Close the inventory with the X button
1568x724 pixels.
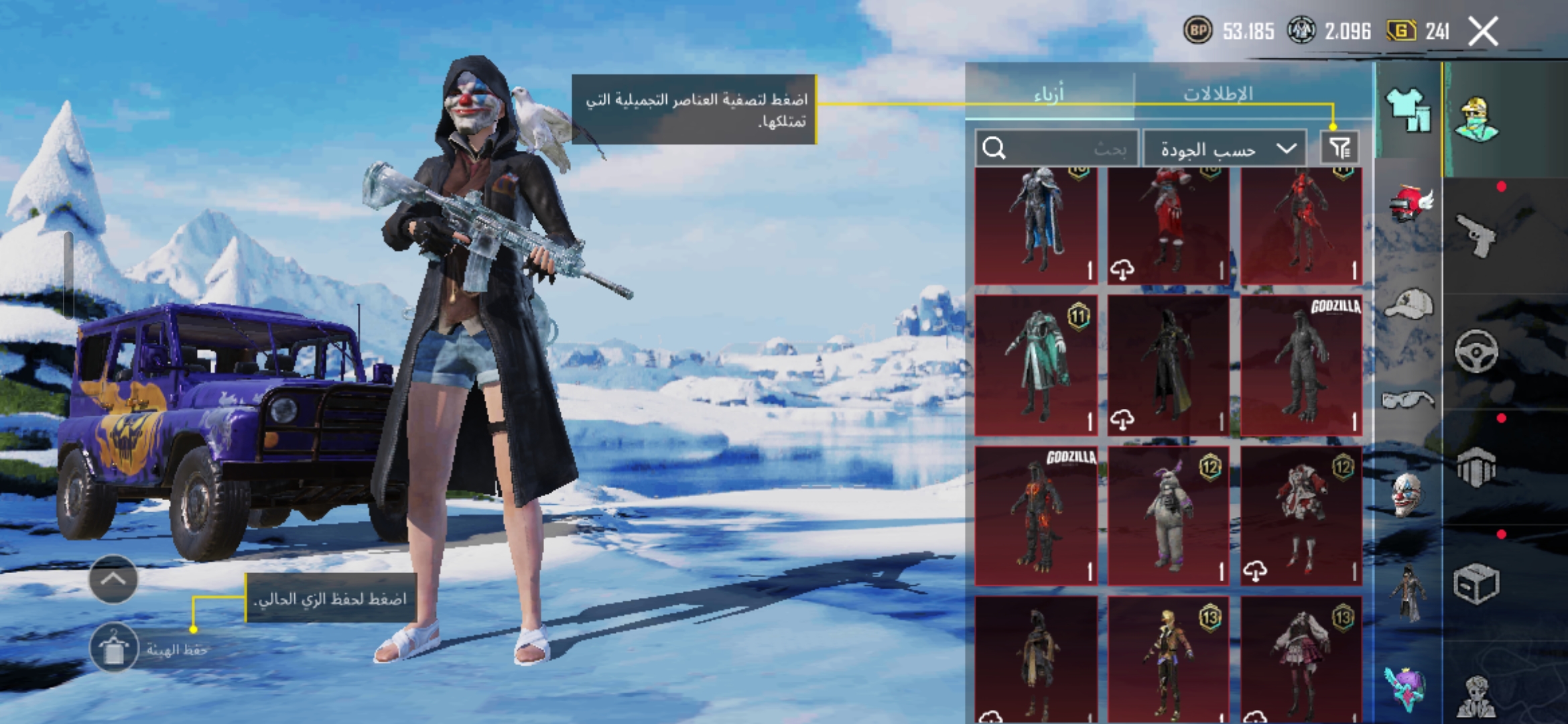[x=1483, y=32]
